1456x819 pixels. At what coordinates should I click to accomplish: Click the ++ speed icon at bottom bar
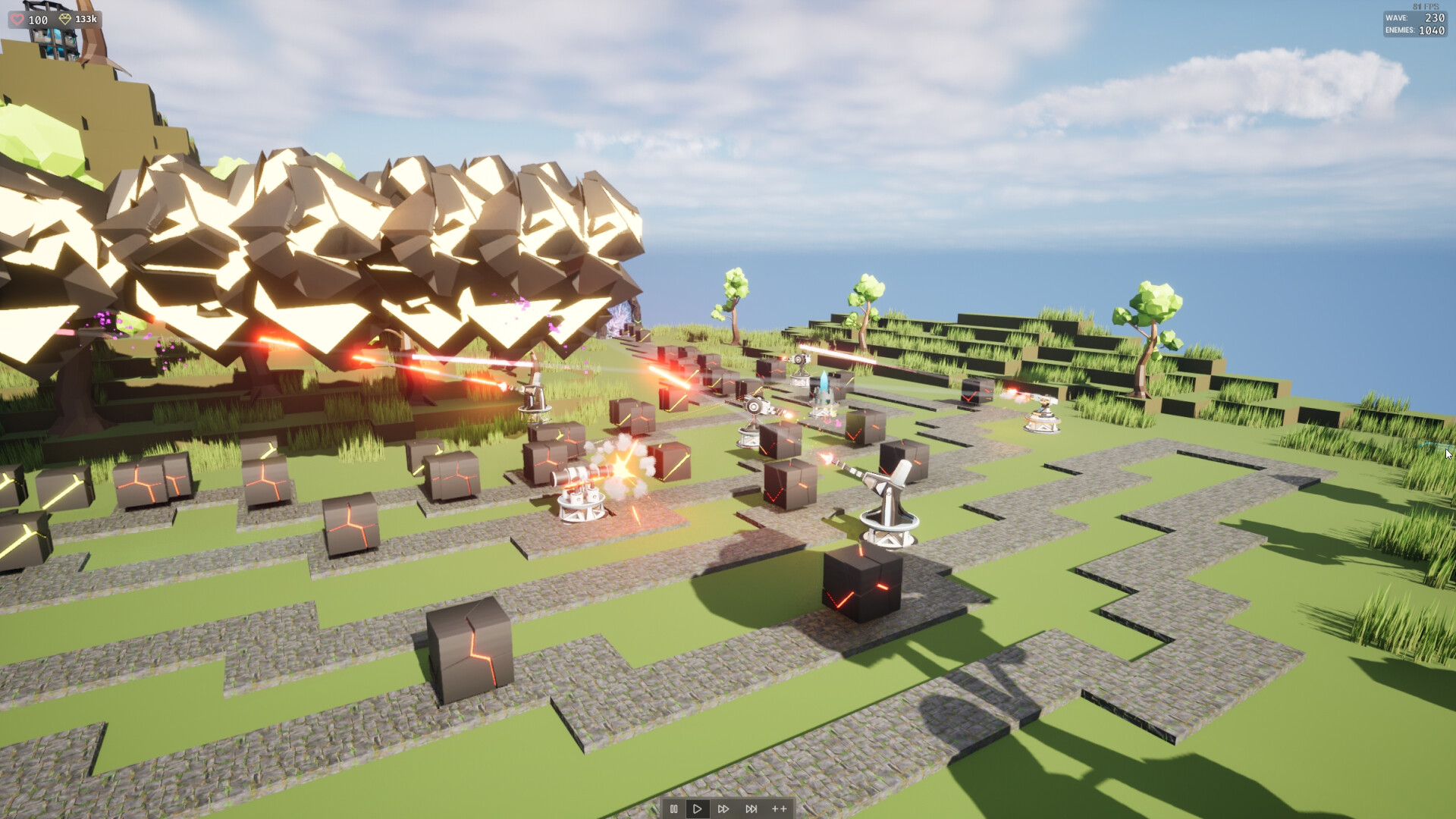click(x=778, y=808)
